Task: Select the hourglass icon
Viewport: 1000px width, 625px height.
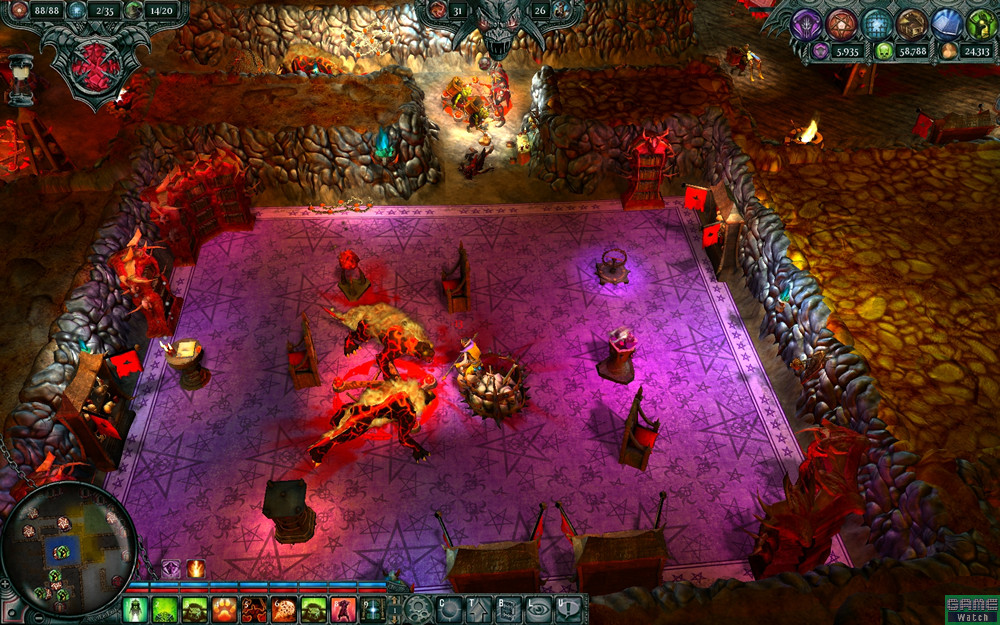Action: click(x=17, y=77)
